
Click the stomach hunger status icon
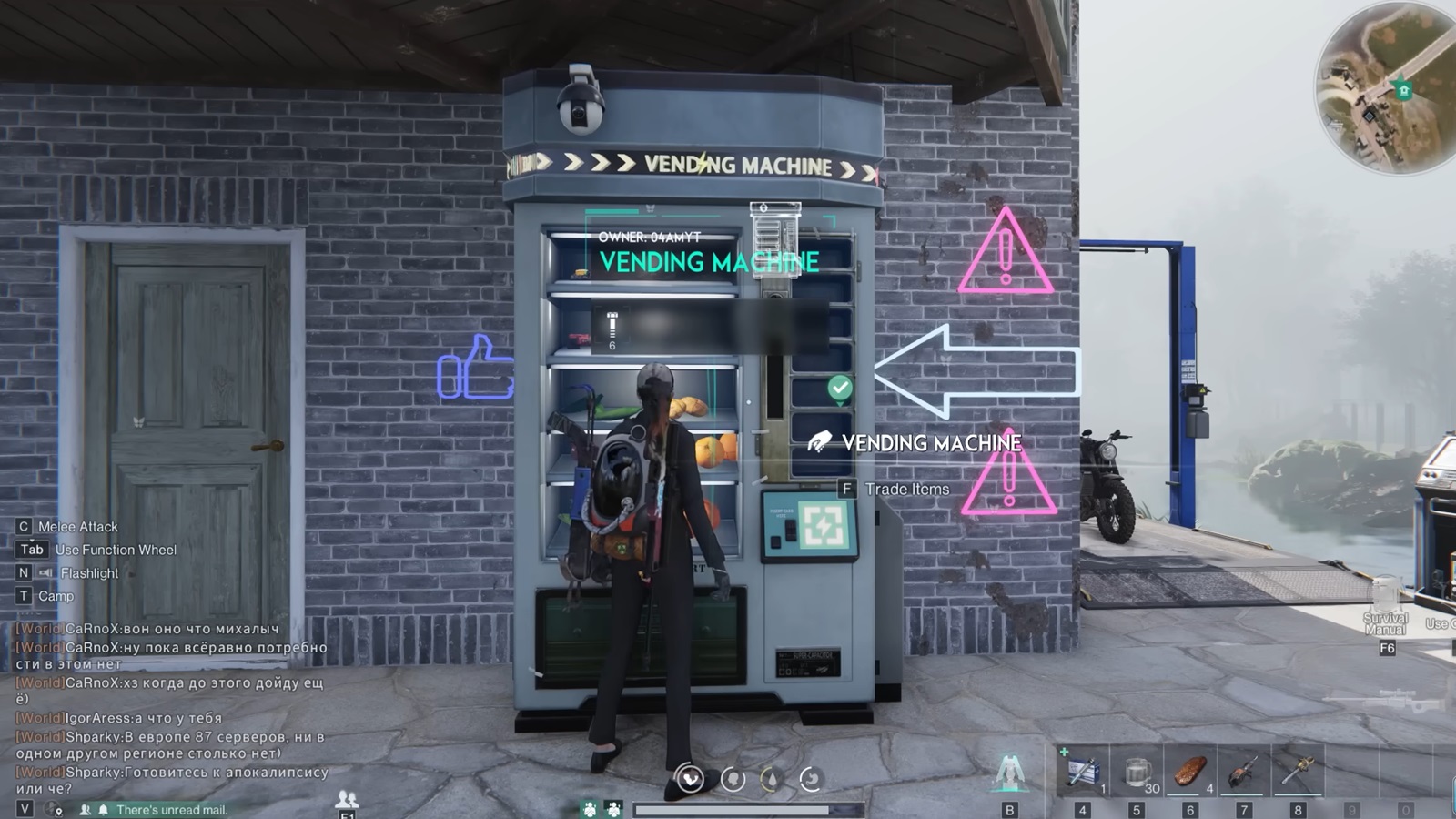point(811,778)
